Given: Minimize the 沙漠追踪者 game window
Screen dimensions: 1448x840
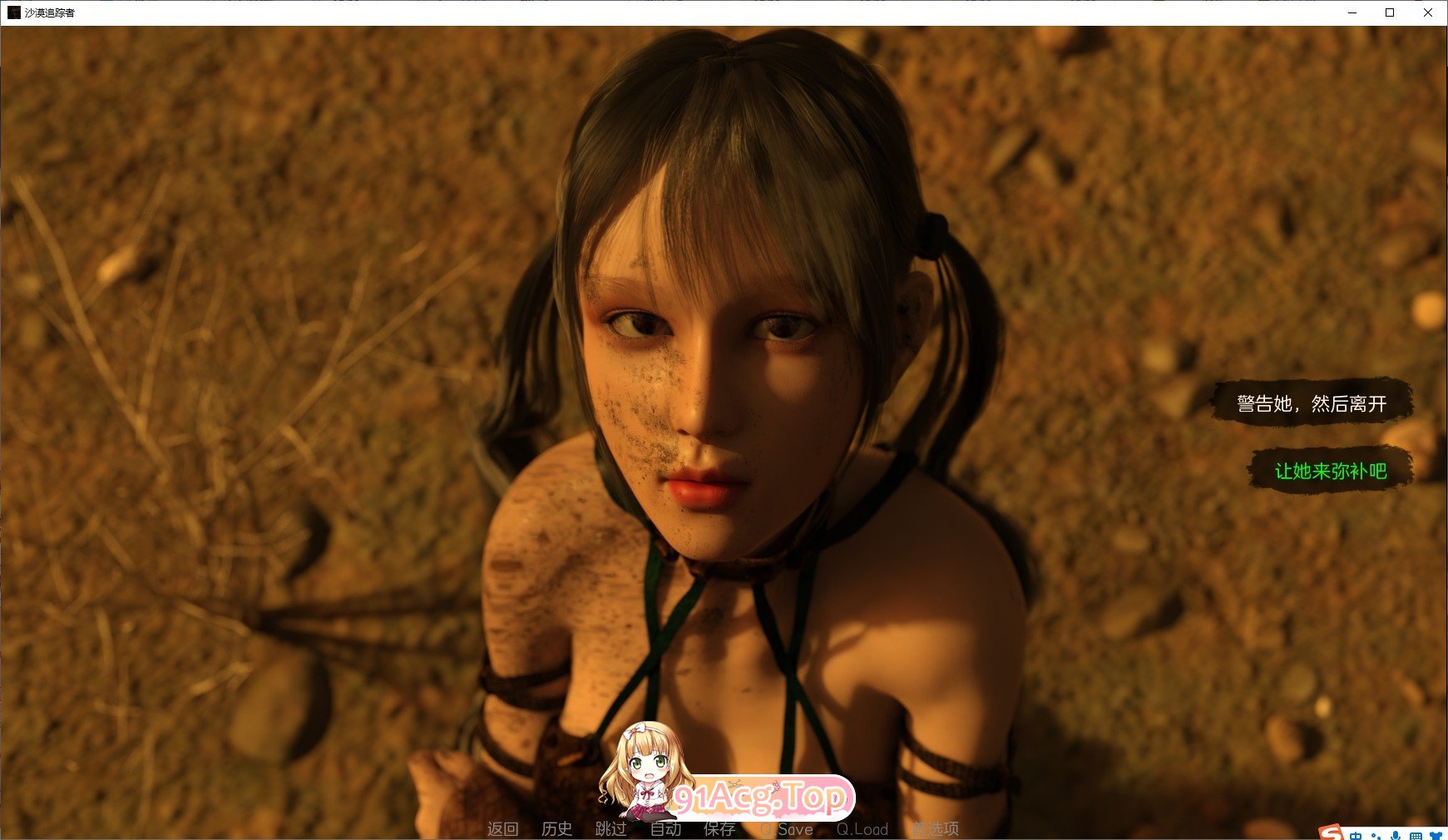Looking at the screenshot, I should (1352, 13).
